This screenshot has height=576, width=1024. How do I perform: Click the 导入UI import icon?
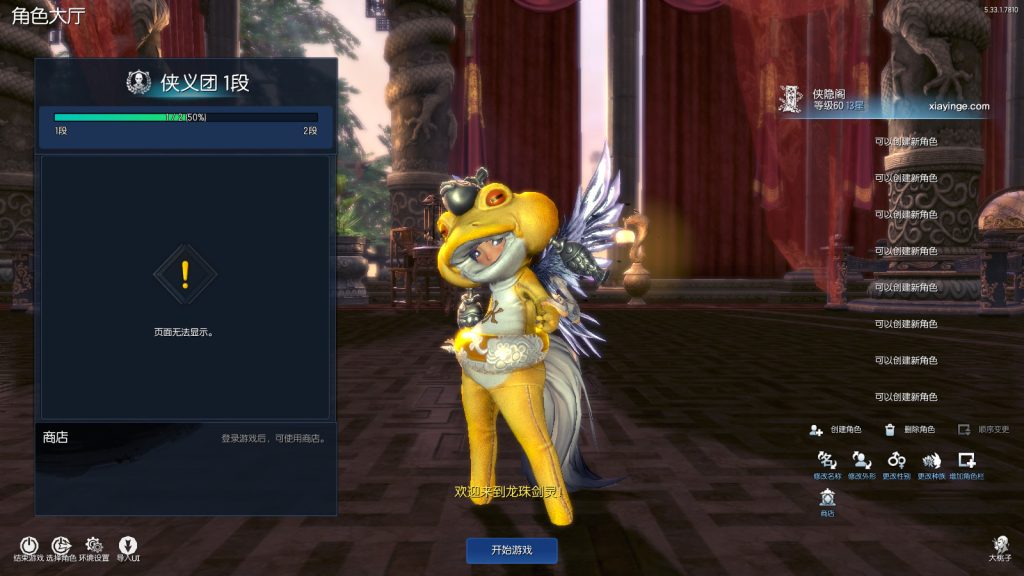(x=128, y=546)
